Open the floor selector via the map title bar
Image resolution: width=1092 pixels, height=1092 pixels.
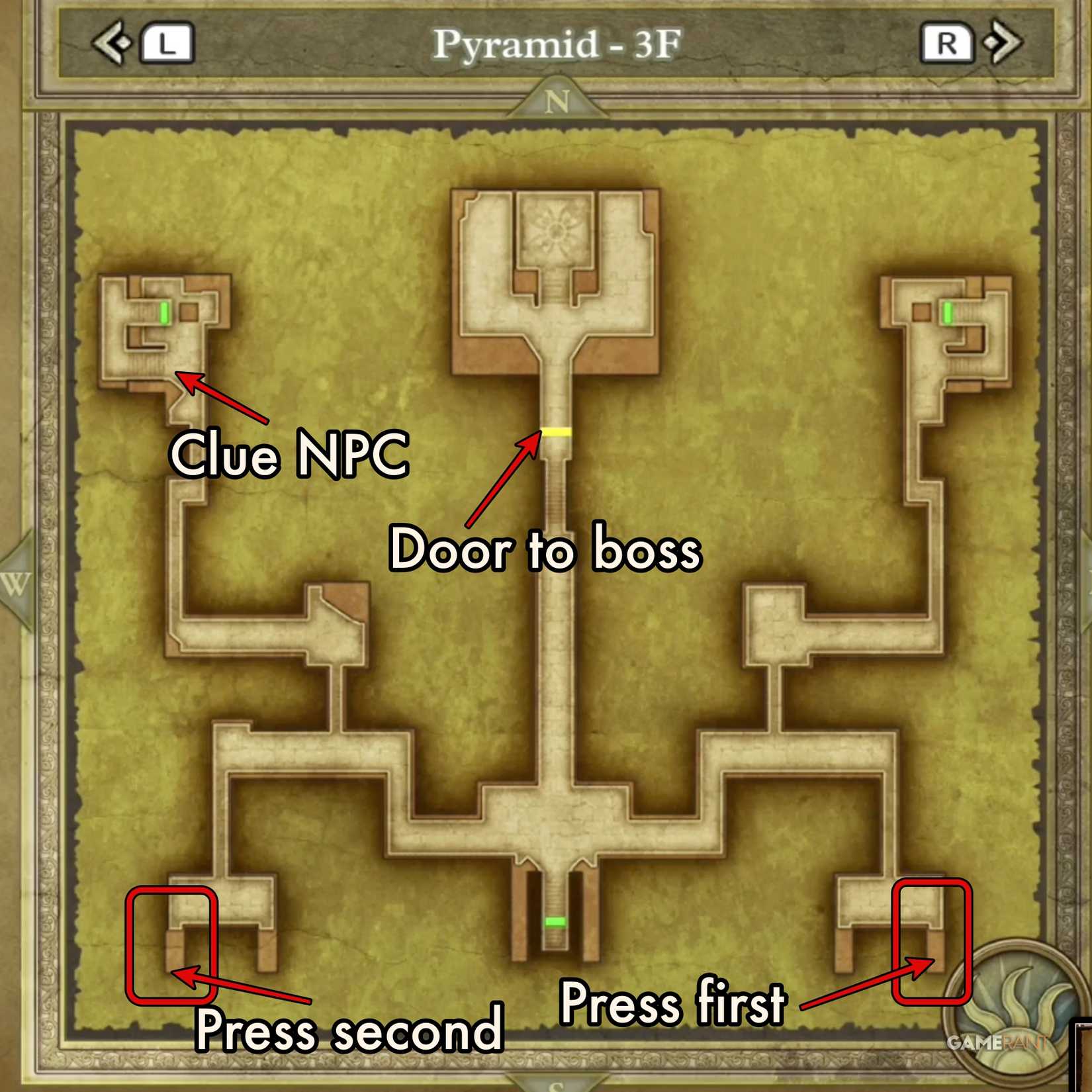pyautogui.click(x=556, y=43)
